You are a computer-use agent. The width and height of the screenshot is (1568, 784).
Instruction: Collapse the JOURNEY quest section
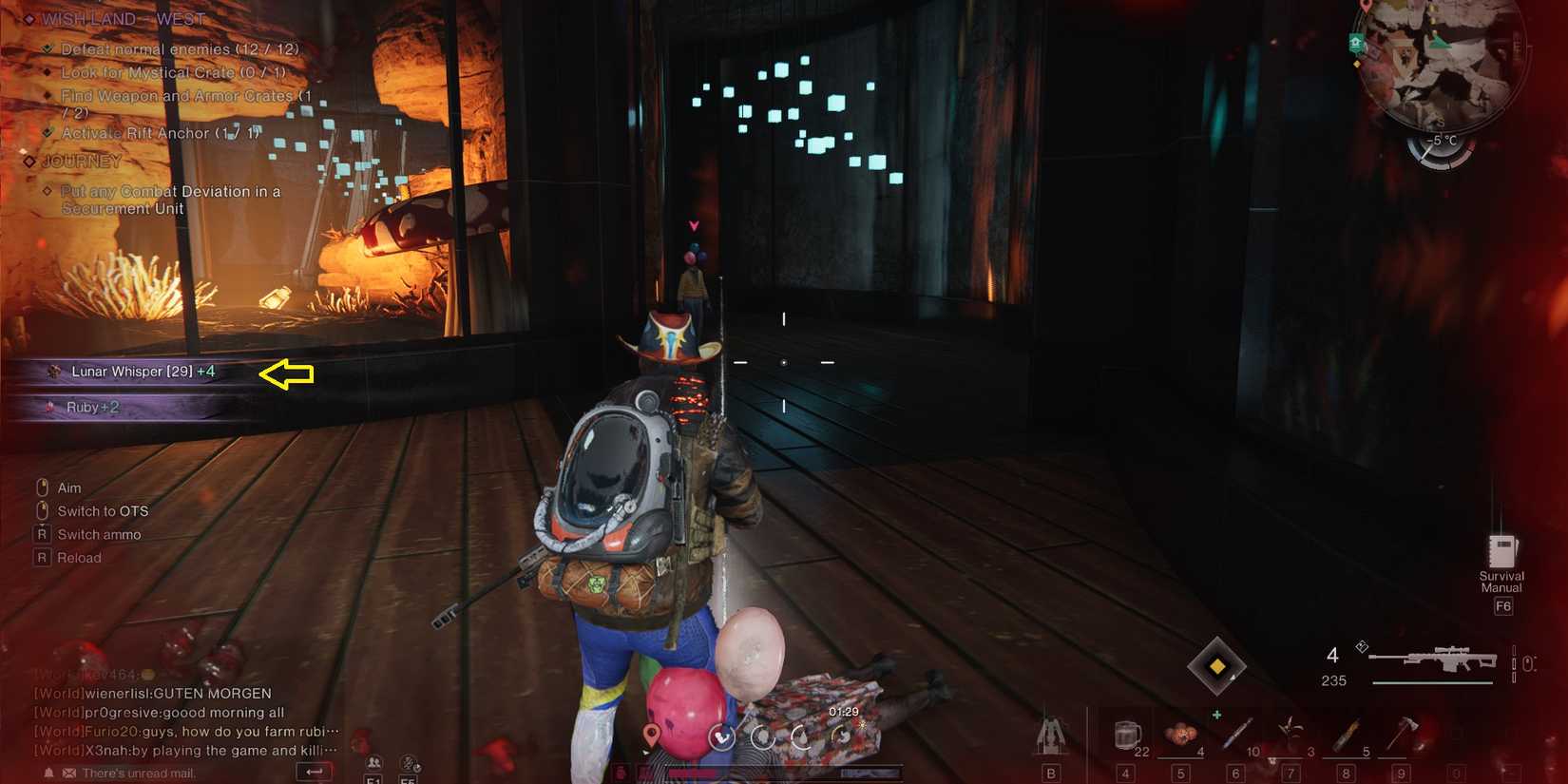(29, 161)
